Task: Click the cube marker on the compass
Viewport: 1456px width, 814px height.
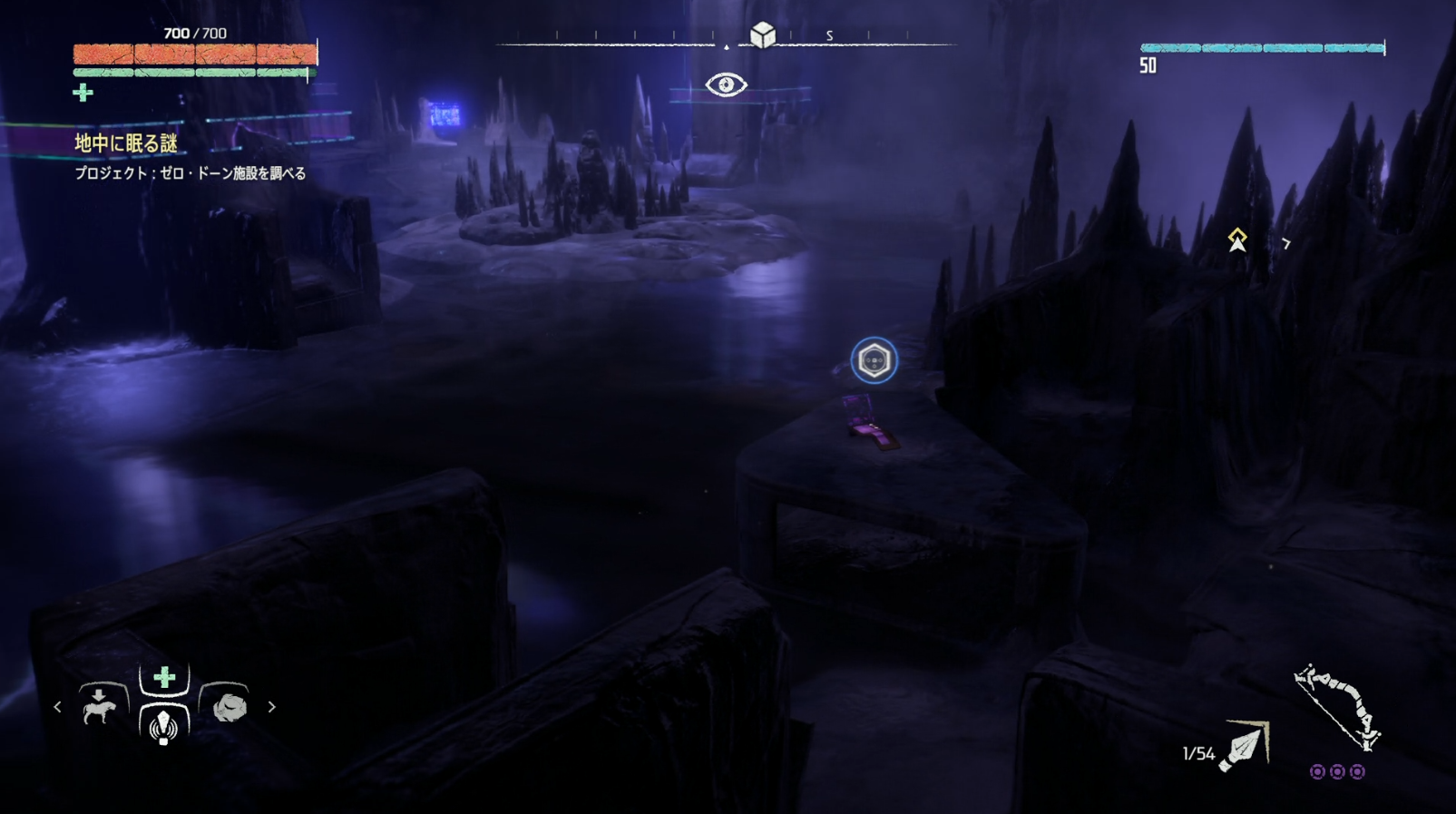Action: tap(763, 34)
